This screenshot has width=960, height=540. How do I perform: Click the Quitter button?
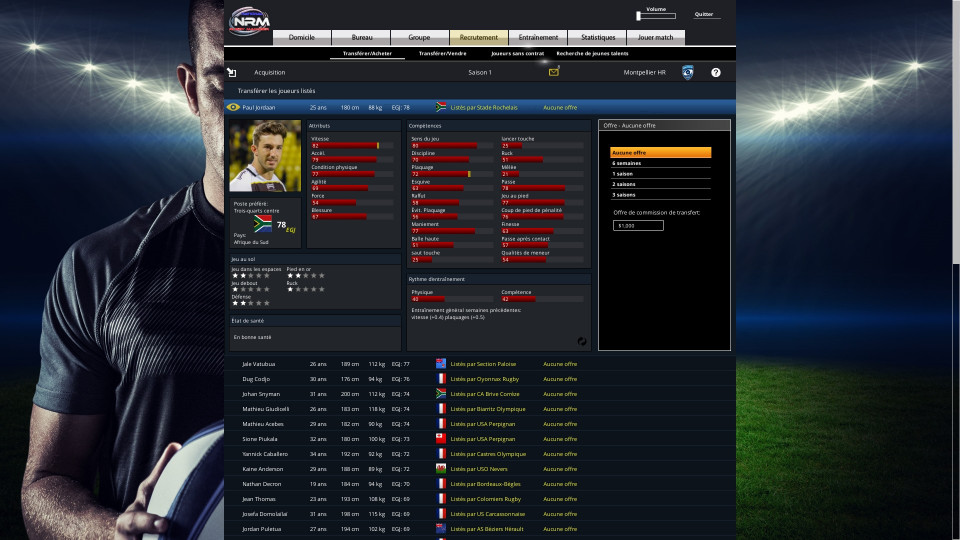click(704, 15)
